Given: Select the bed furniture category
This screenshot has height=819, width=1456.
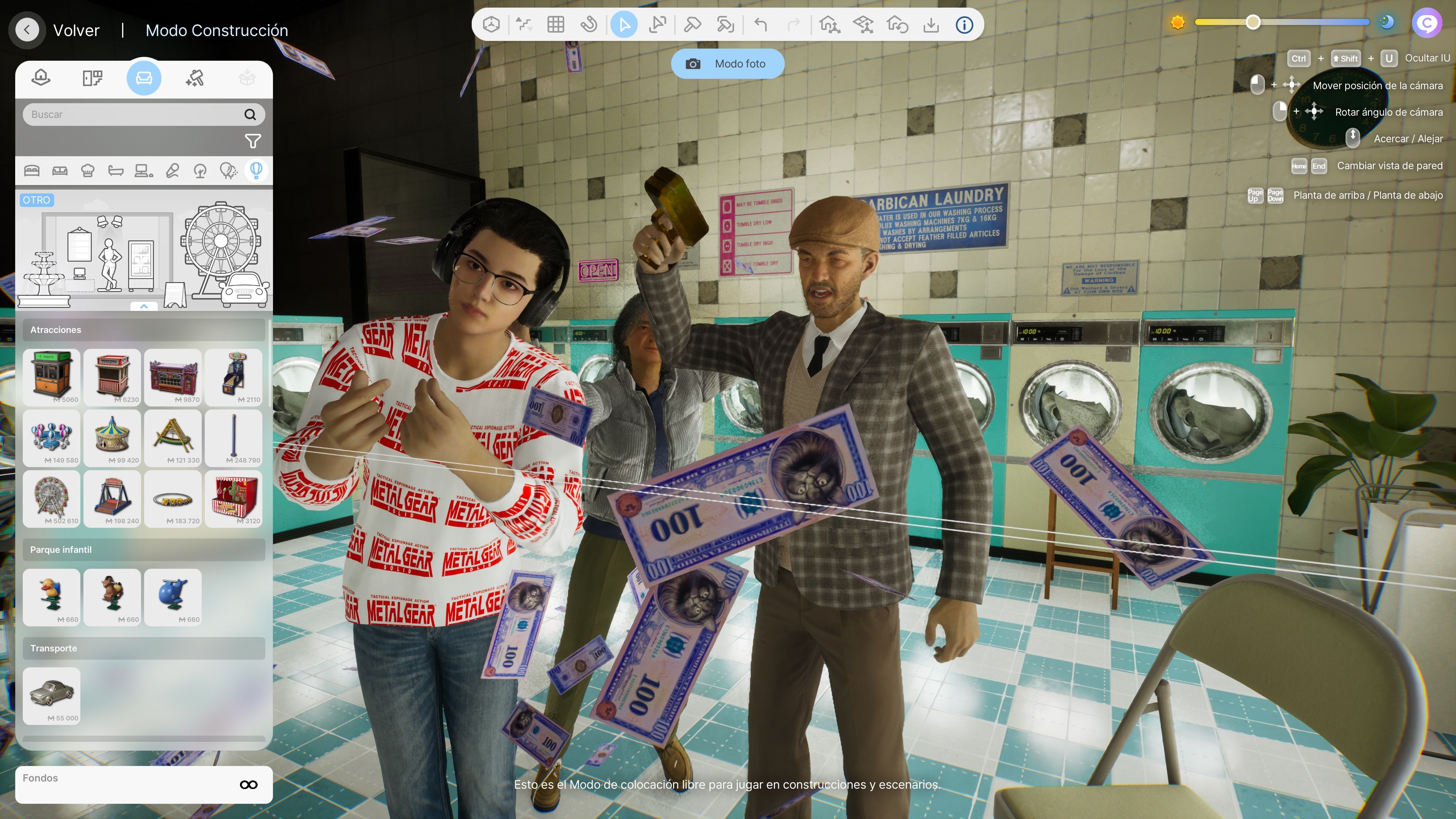Looking at the screenshot, I should pos(31,171).
